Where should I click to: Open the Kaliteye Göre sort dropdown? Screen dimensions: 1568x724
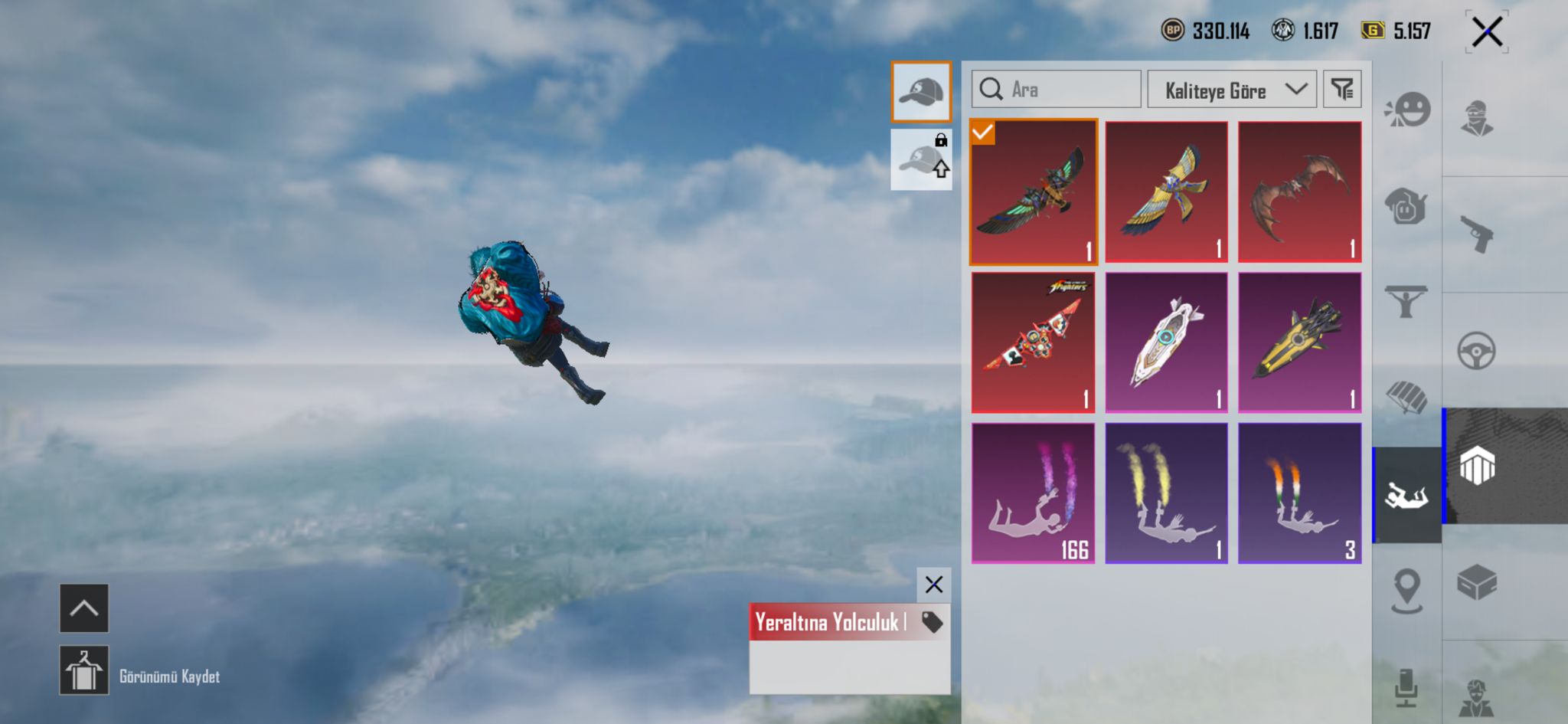coord(1231,90)
